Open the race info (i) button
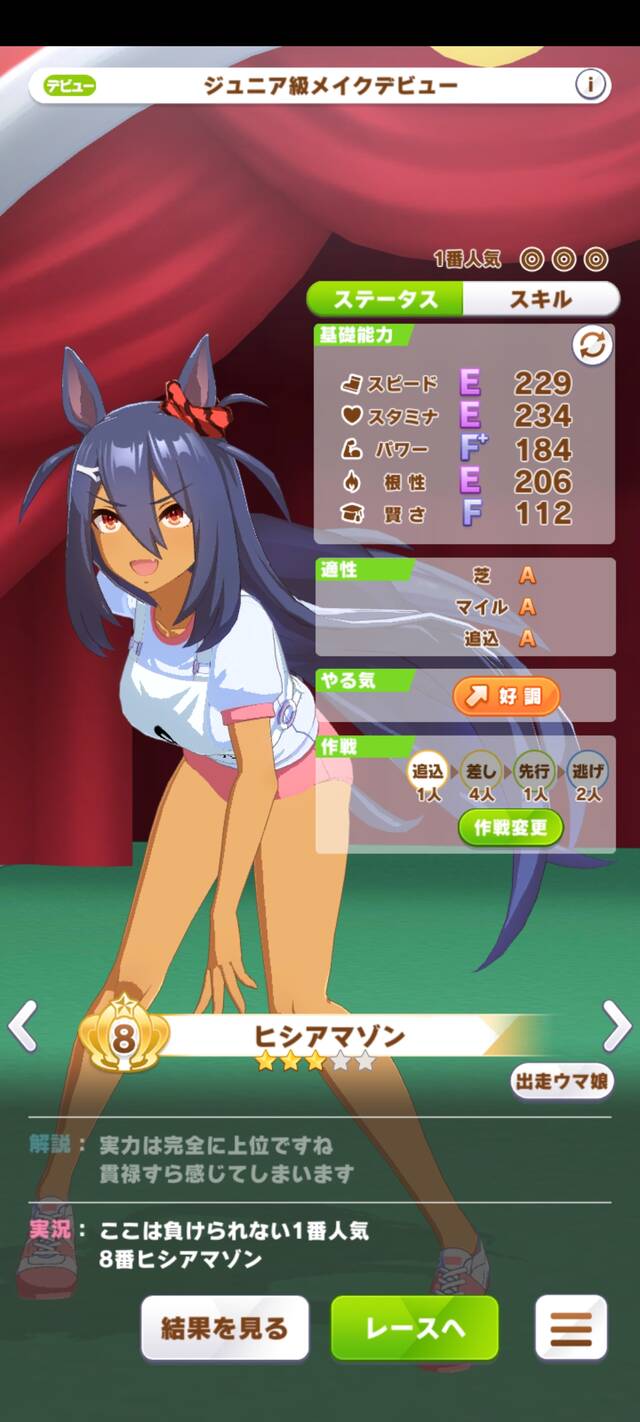 coord(591,86)
